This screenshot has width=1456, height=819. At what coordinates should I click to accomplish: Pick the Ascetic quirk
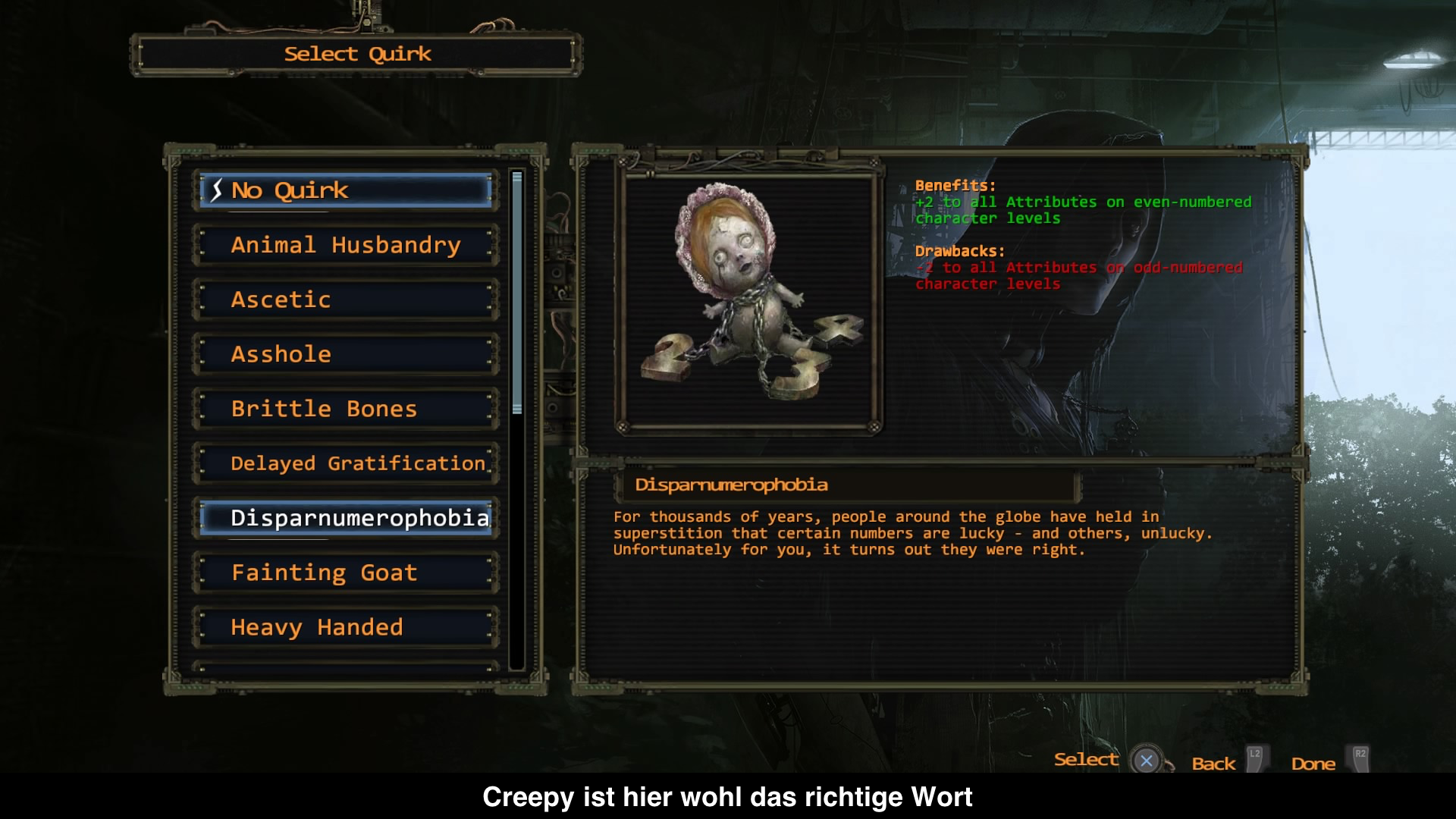pyautogui.click(x=346, y=300)
